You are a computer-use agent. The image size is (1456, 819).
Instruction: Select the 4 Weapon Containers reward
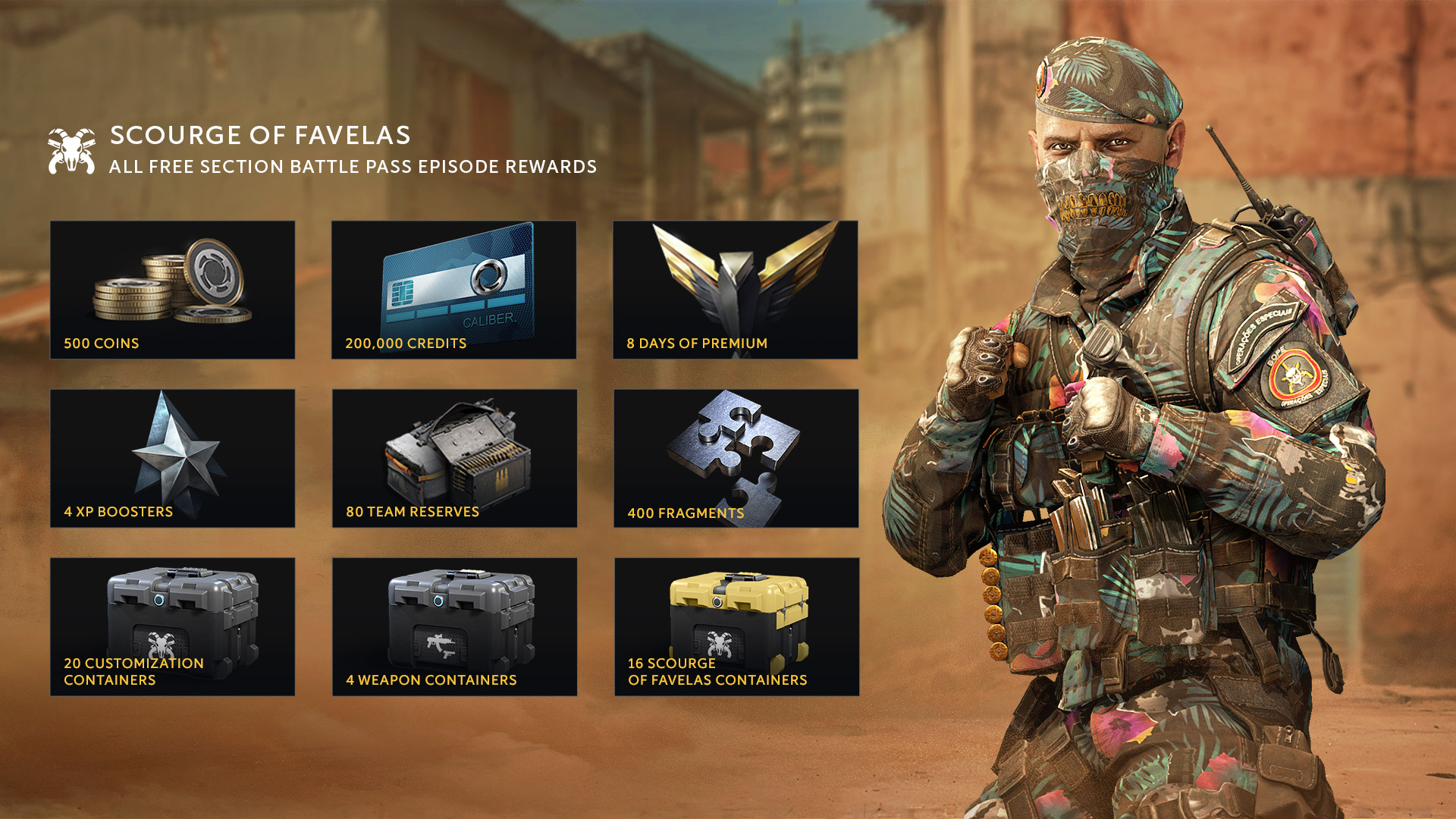[x=454, y=626]
